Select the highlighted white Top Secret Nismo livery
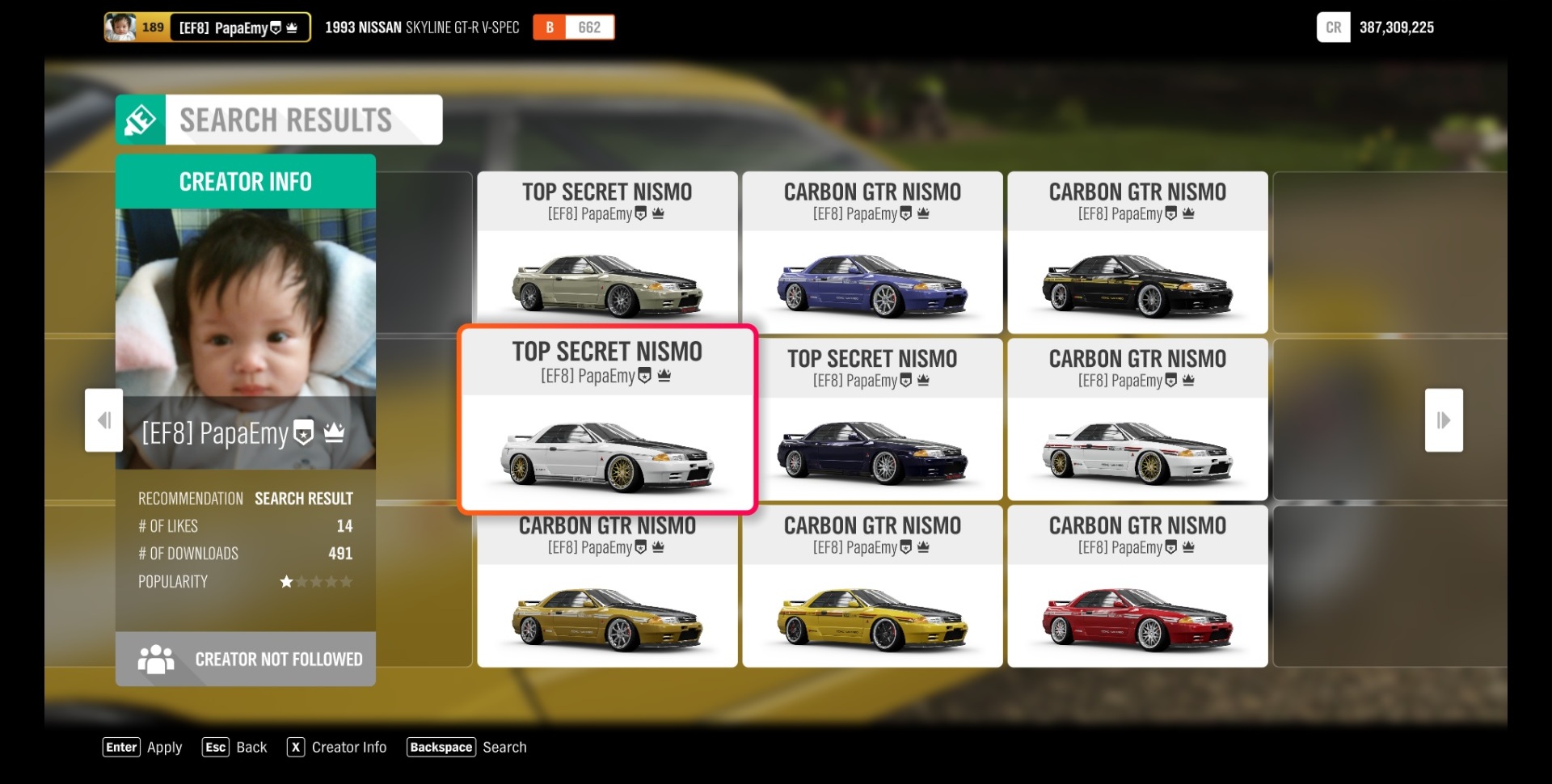Image resolution: width=1552 pixels, height=784 pixels. [607, 419]
